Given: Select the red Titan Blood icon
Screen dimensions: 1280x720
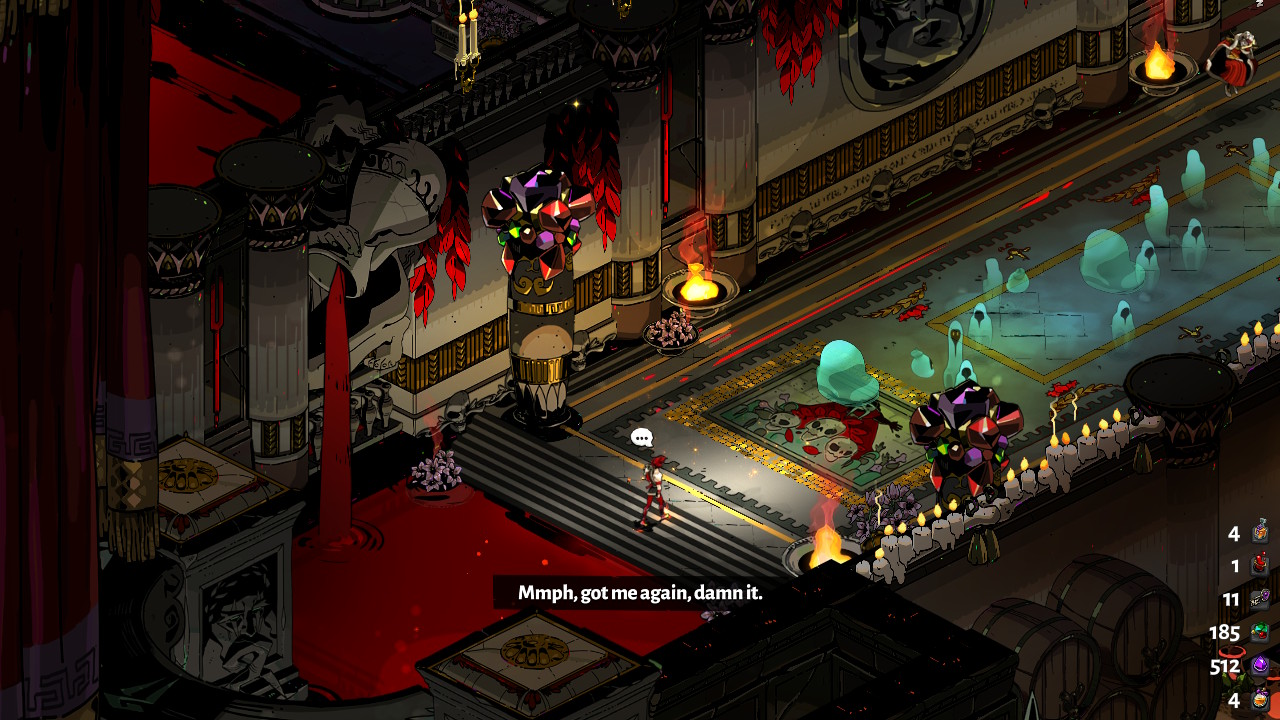Looking at the screenshot, I should [x=1261, y=566].
